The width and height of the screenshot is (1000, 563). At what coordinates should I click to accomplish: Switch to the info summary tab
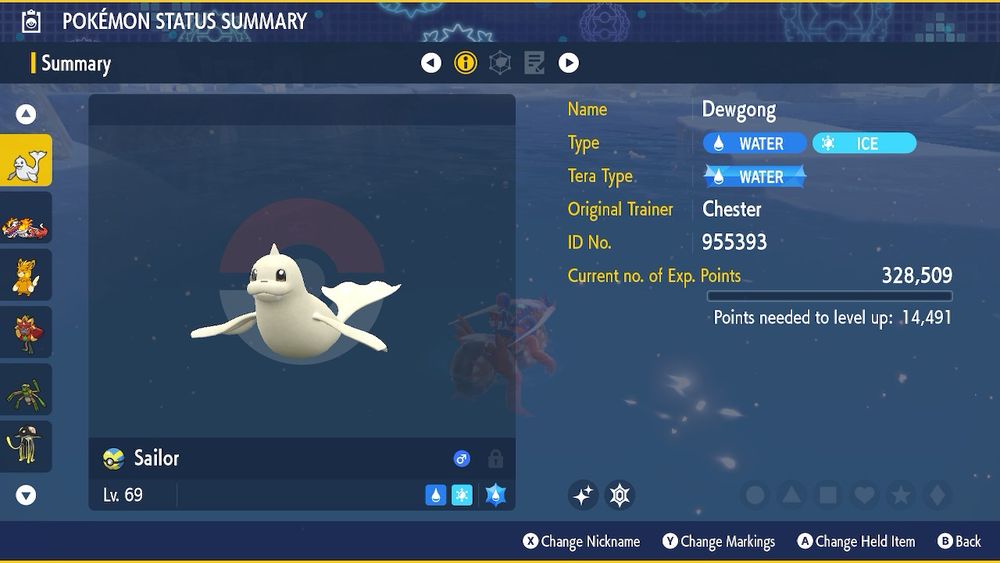(x=466, y=63)
